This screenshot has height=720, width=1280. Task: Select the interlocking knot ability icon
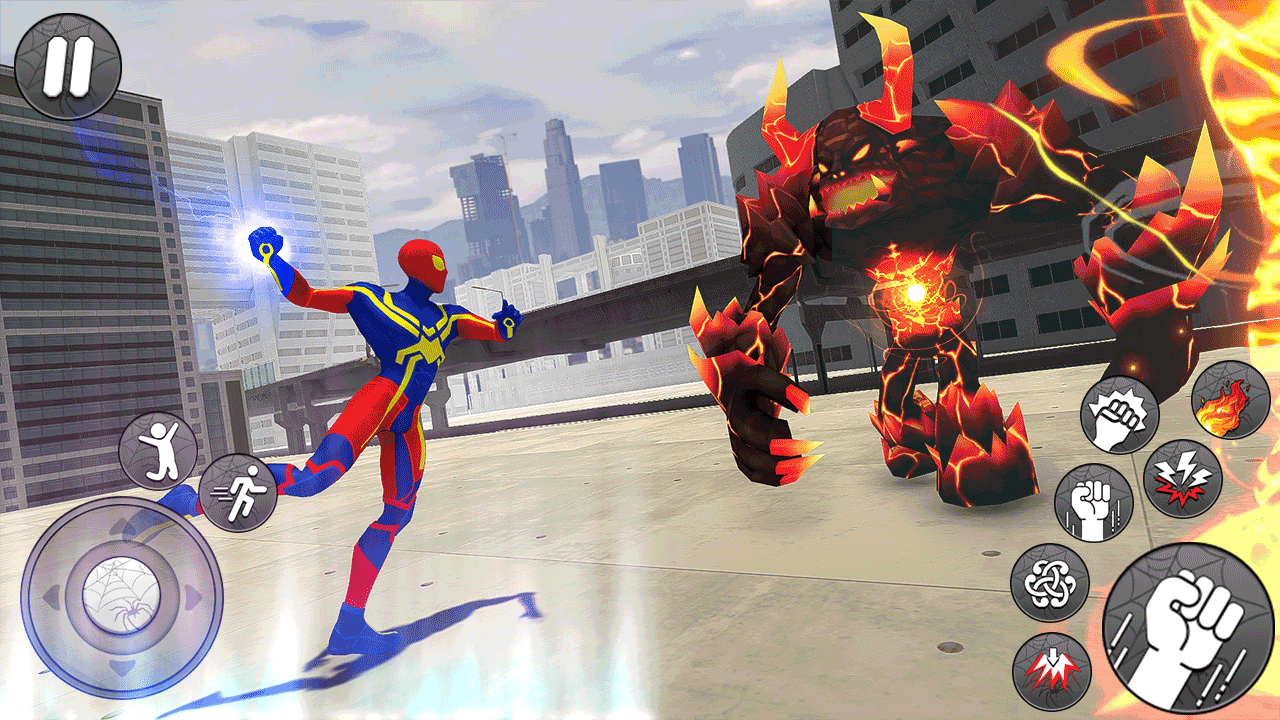1049,582
